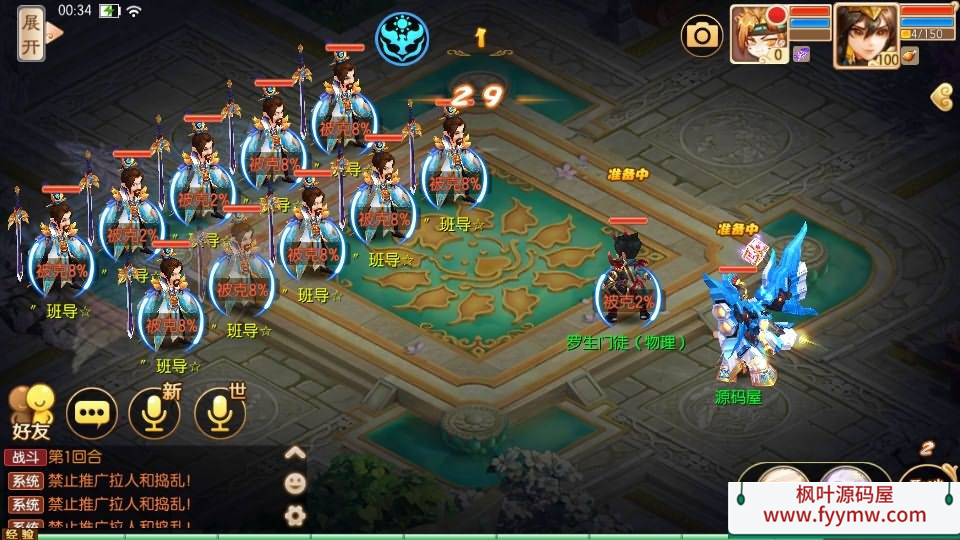
Task: Expand the 展开 panel in the corner
Action: 32,35
